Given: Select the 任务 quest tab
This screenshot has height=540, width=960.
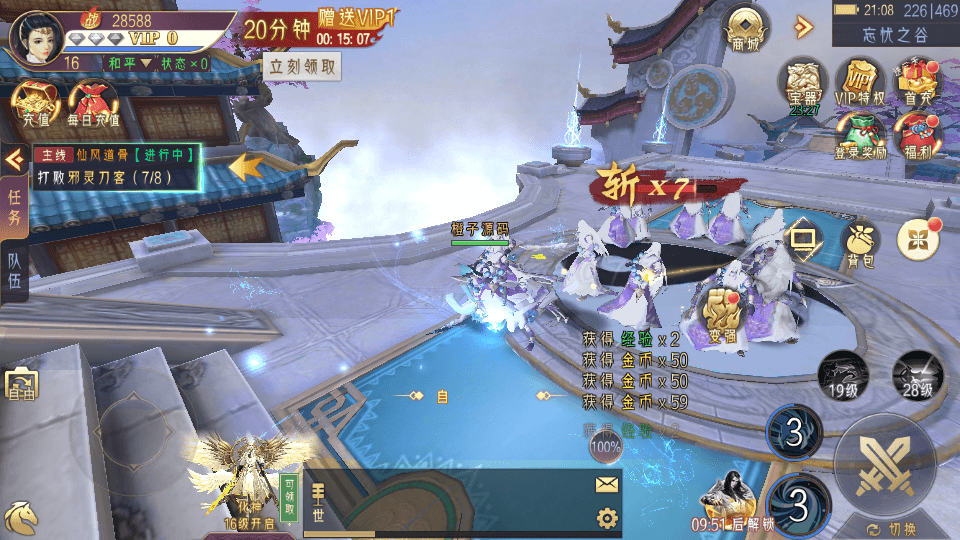Looking at the screenshot, I should coord(15,203).
